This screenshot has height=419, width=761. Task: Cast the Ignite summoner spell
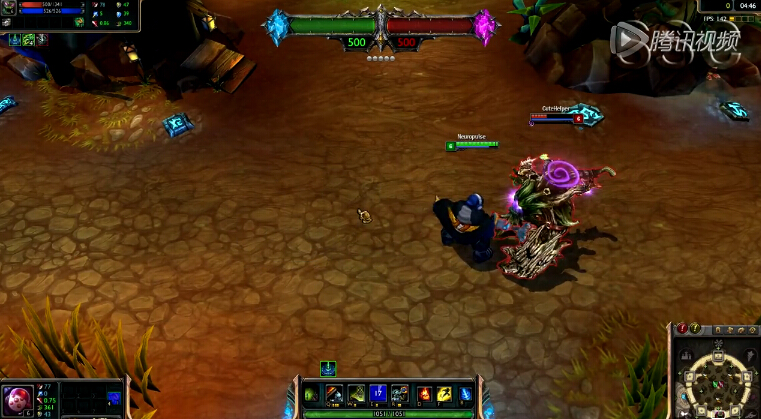[x=424, y=394]
